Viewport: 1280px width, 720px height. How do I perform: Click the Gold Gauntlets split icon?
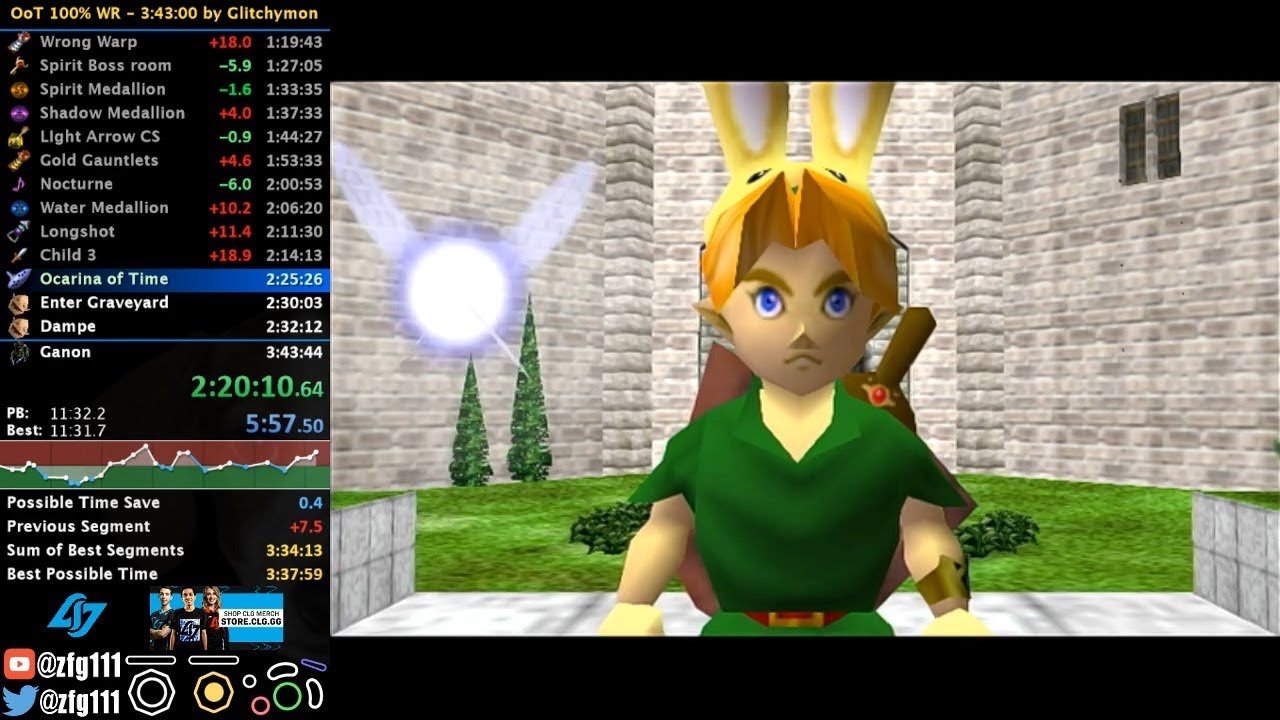(x=20, y=160)
